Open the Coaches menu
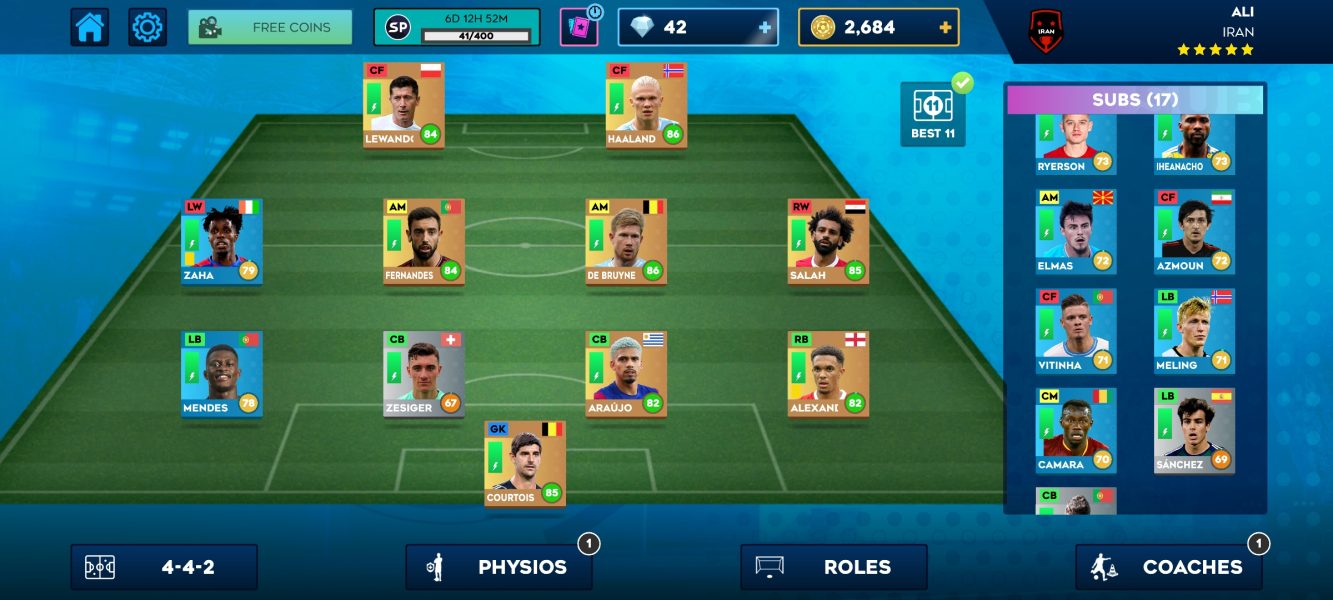 click(1169, 567)
